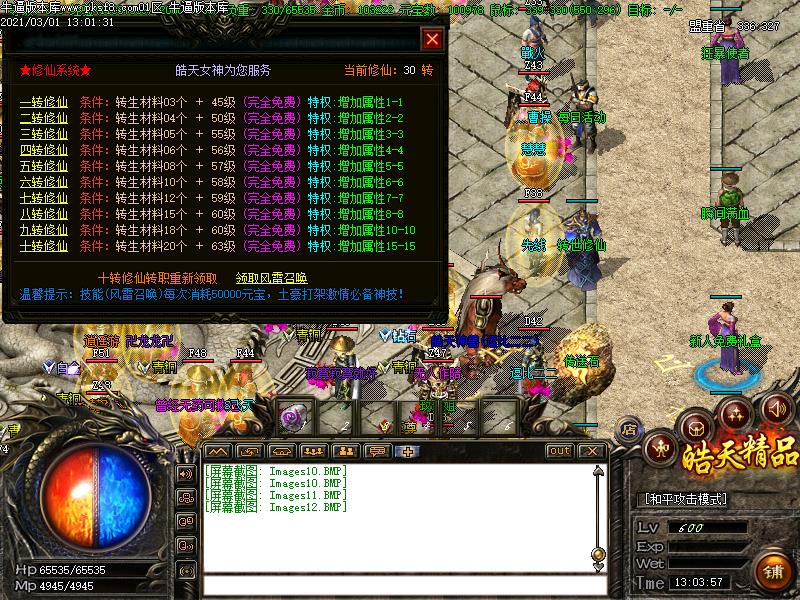Click the round 铺 stall button
The image size is (800, 600).
[x=773, y=572]
